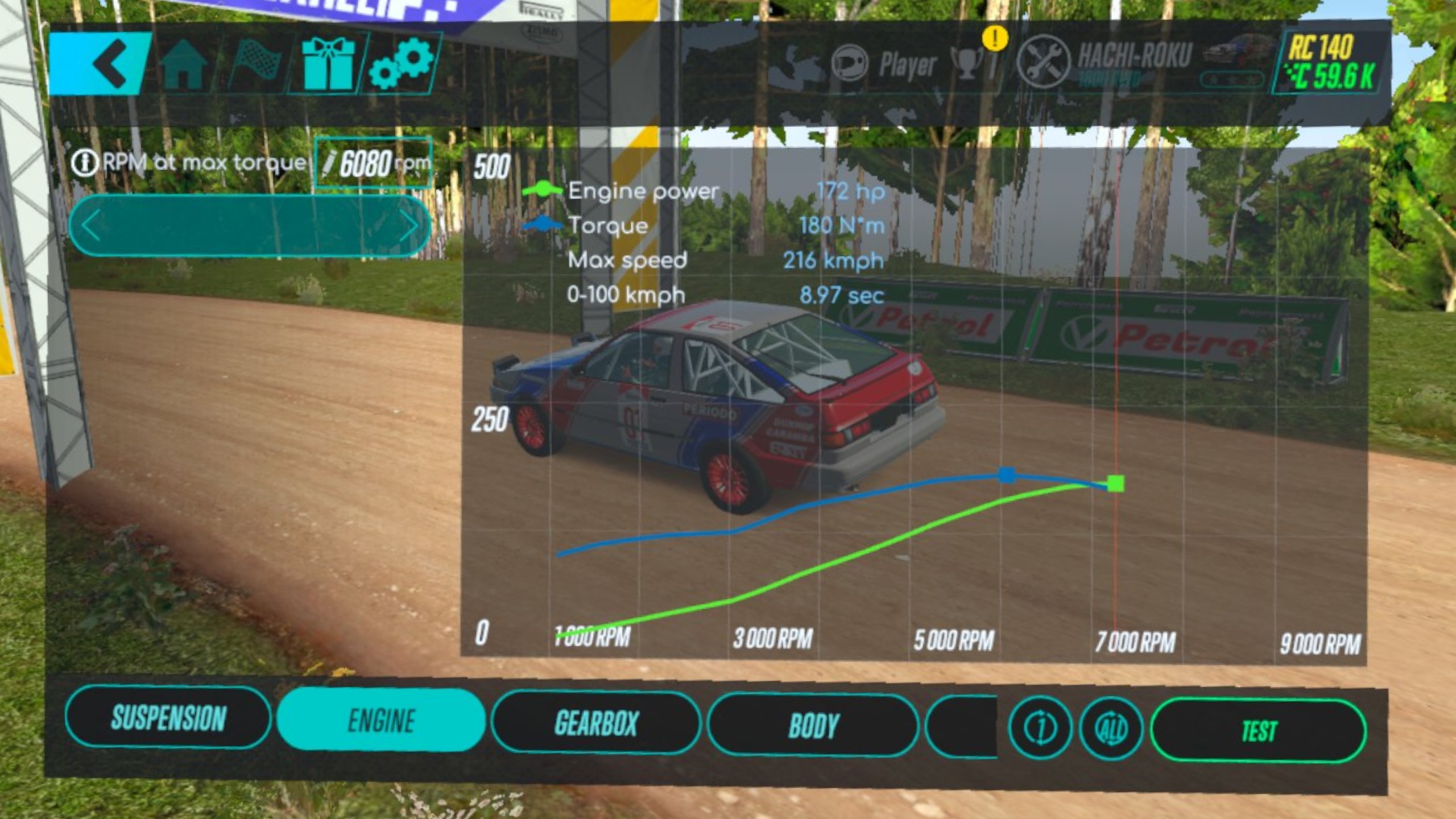Reset the current setting with the 1 button
Image resolution: width=1456 pixels, height=819 pixels.
(x=1040, y=728)
